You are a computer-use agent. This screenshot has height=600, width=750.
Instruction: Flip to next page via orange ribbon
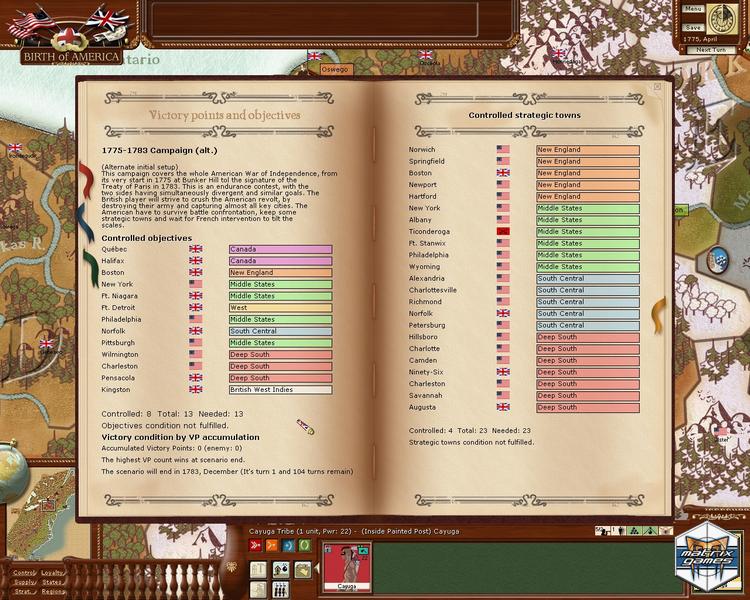pyautogui.click(x=660, y=316)
